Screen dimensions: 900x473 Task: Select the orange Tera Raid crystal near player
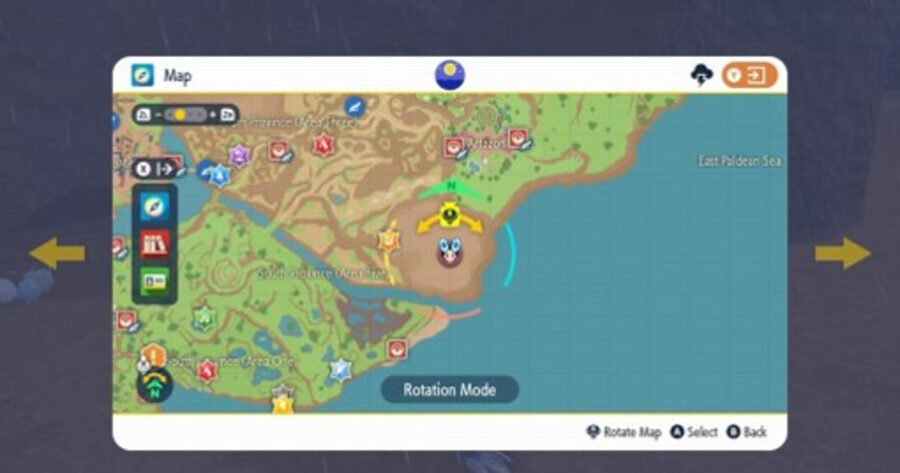pos(388,239)
